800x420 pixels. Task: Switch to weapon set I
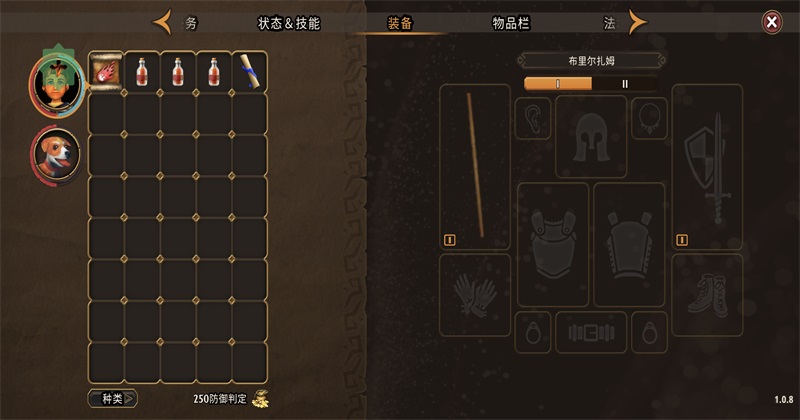[558, 84]
